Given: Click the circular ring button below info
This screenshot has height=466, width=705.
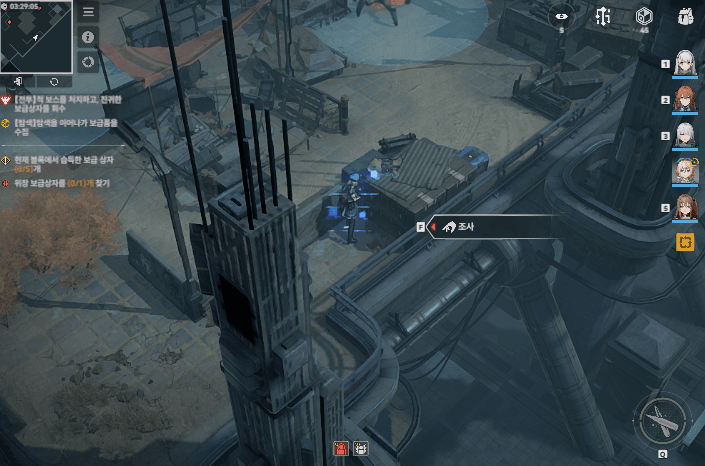Looking at the screenshot, I should 88,62.
